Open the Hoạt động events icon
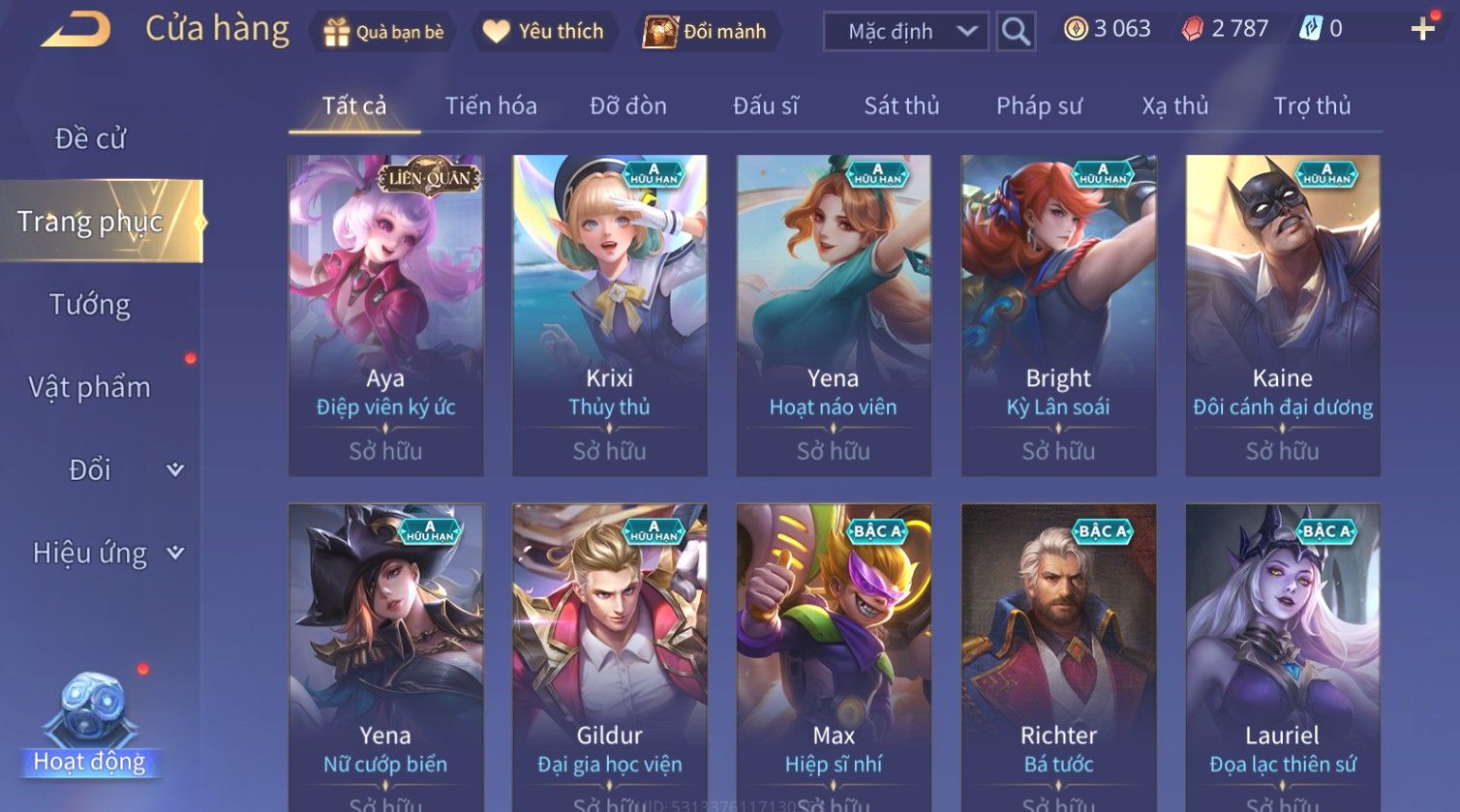 90,726
